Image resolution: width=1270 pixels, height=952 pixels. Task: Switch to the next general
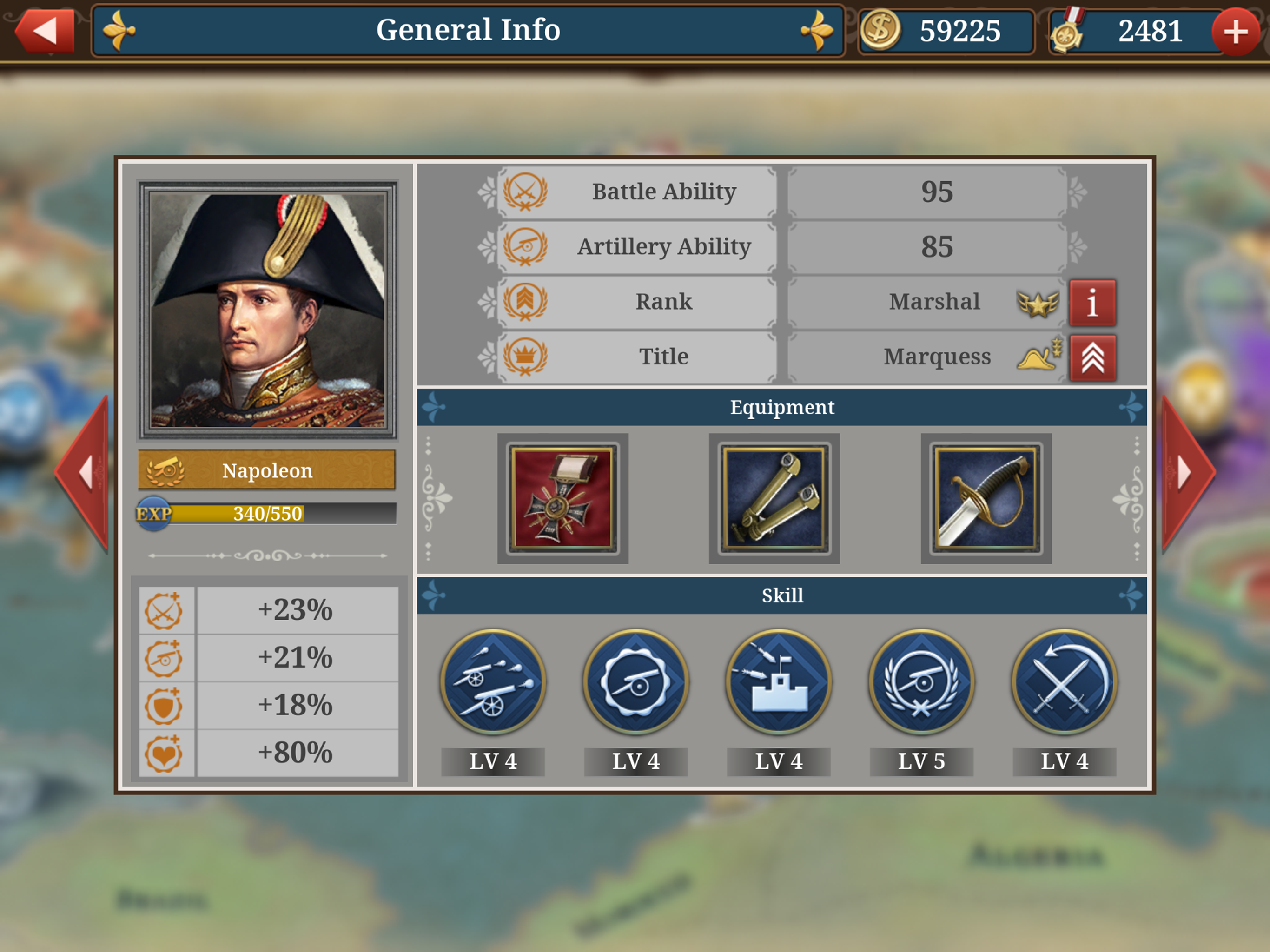point(1186,473)
